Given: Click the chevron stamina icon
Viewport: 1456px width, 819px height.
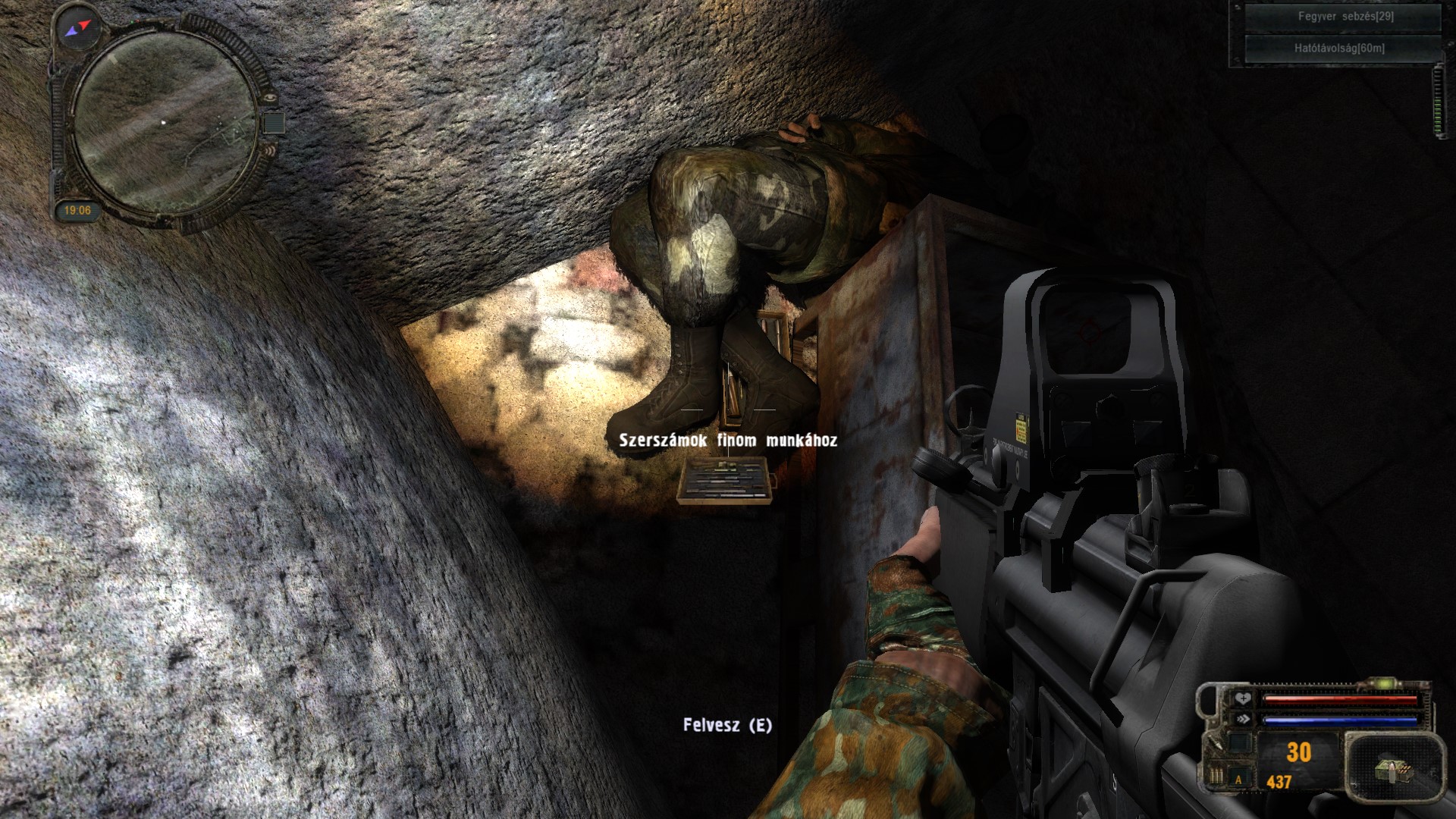Looking at the screenshot, I should [x=1242, y=719].
